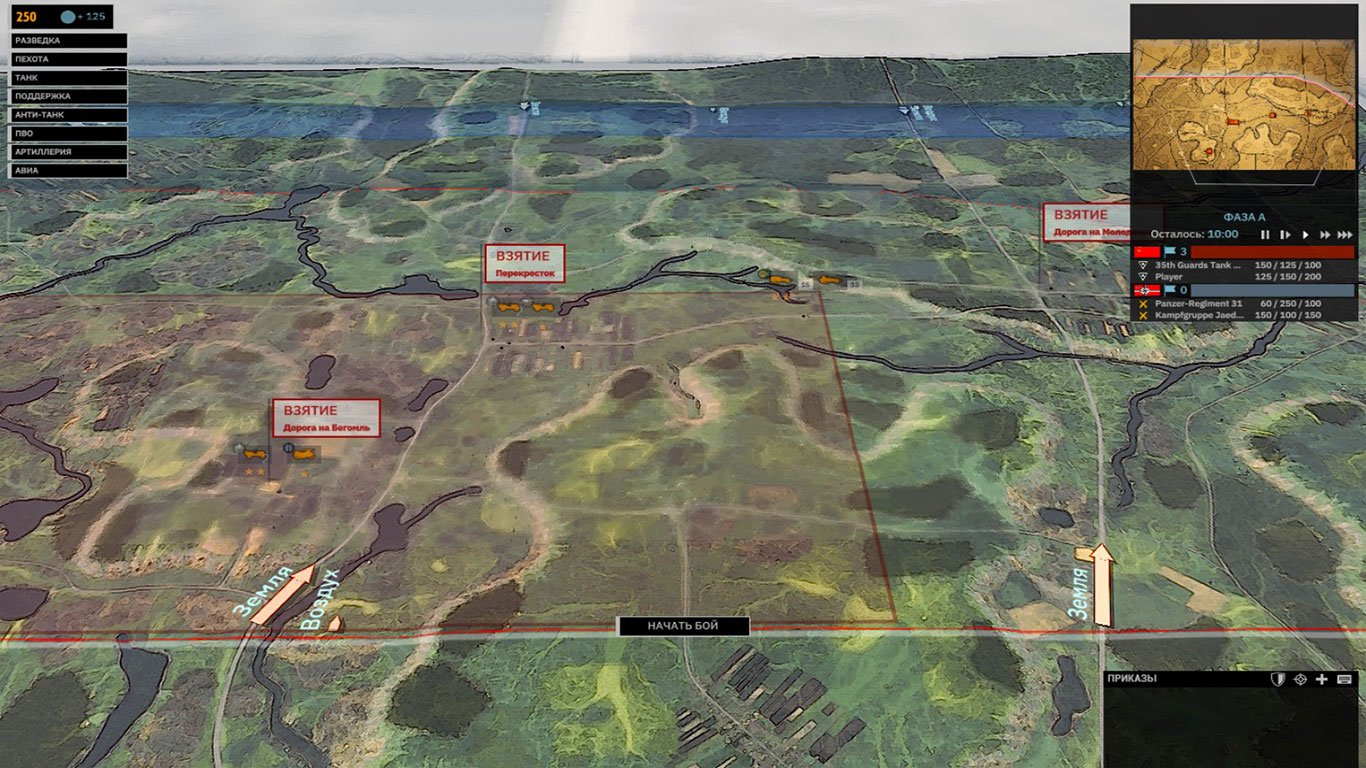Select the shield icon in ПРИКАЗЫ bar

pos(1278,680)
